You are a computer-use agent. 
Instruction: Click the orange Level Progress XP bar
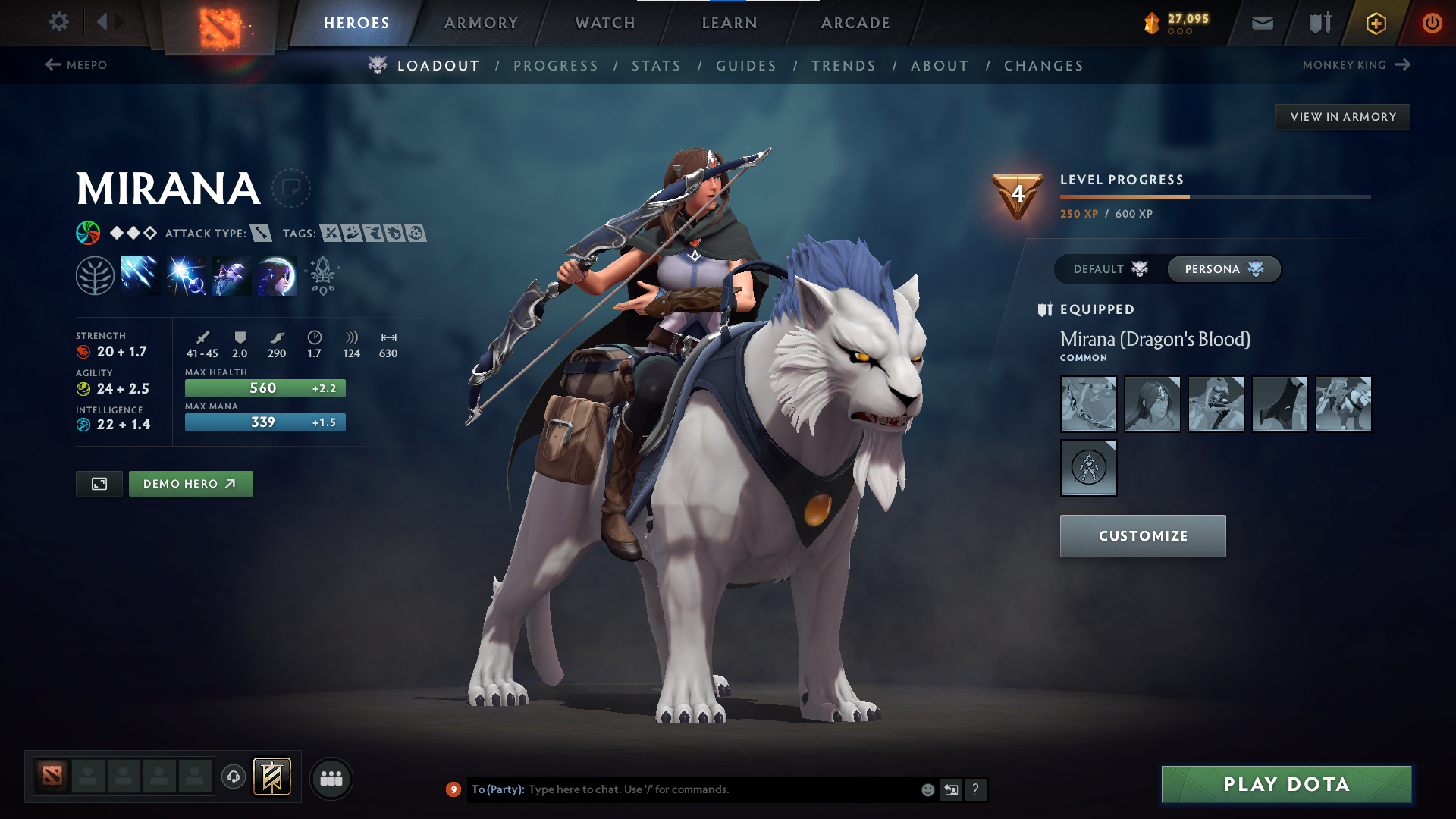[1122, 196]
